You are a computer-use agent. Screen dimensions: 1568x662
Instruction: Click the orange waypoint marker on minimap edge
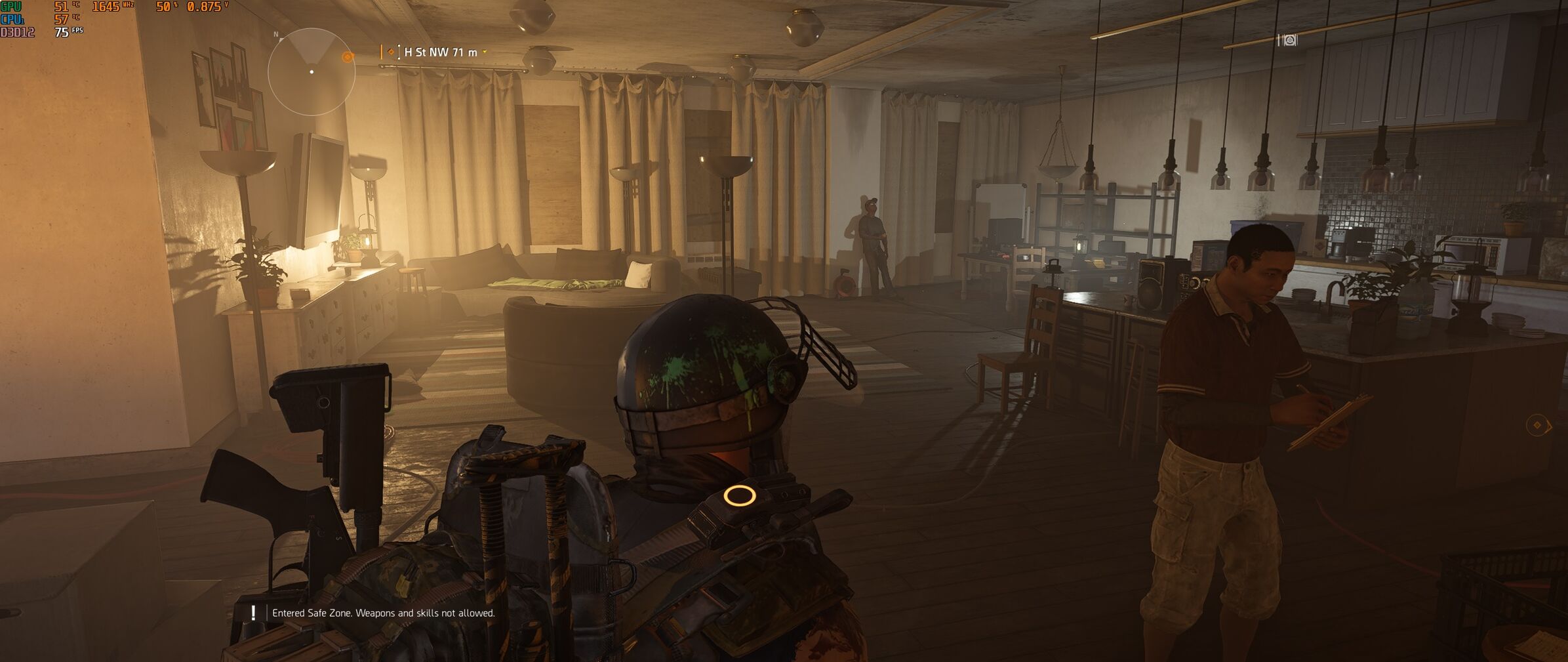[348, 57]
